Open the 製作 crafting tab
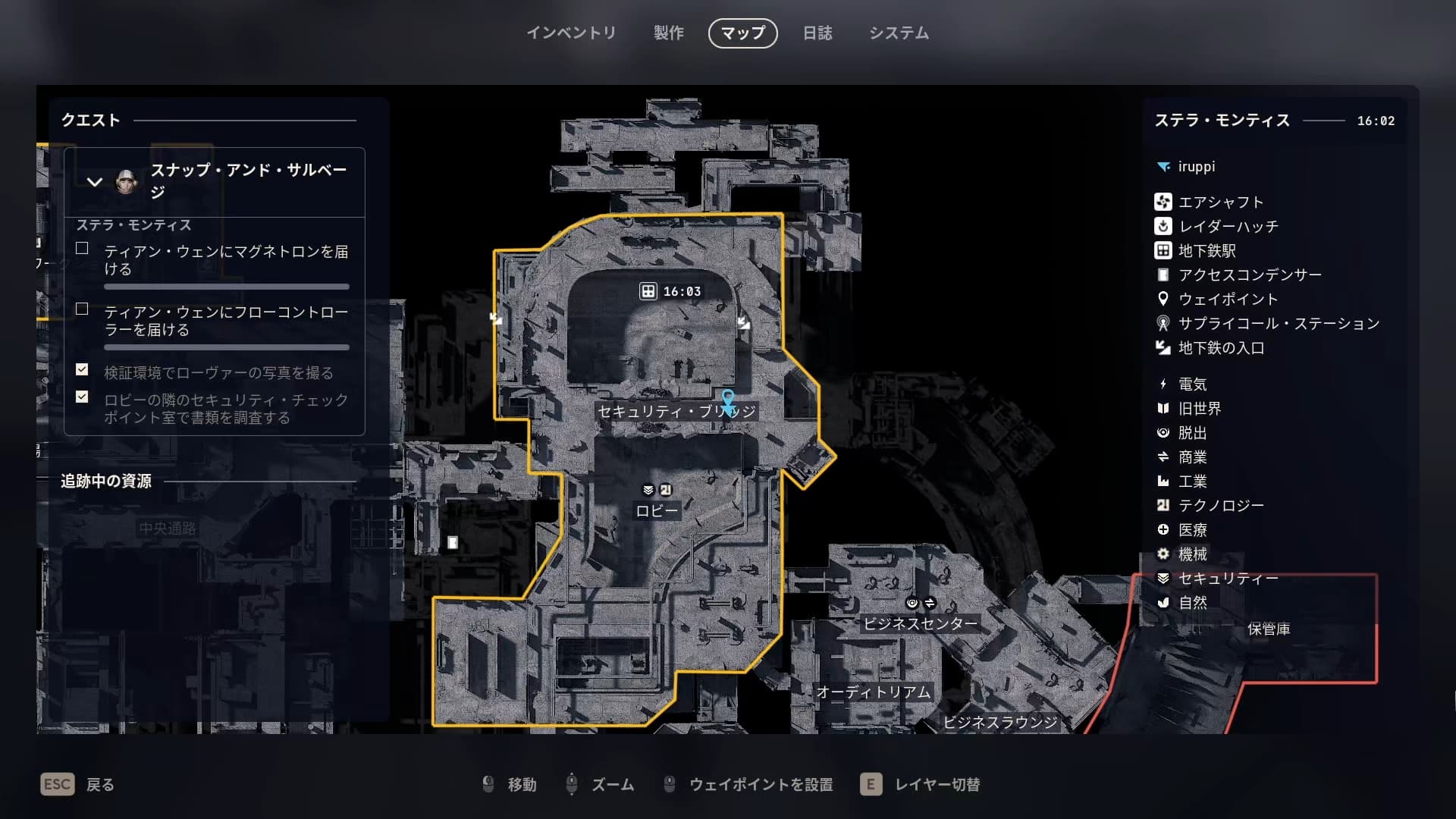This screenshot has width=1456, height=819. 668,33
